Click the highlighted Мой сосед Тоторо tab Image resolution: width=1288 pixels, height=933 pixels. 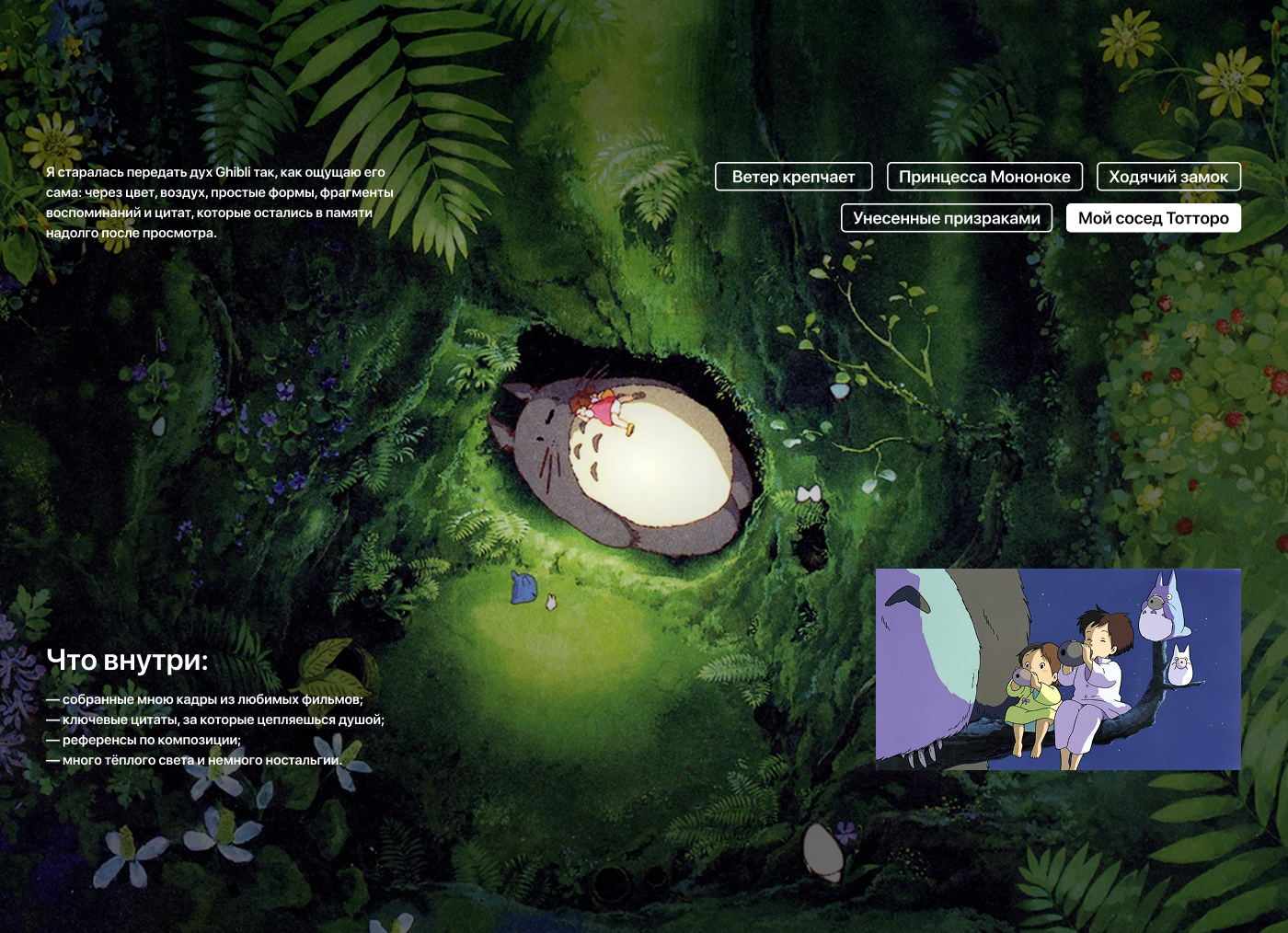[1153, 218]
